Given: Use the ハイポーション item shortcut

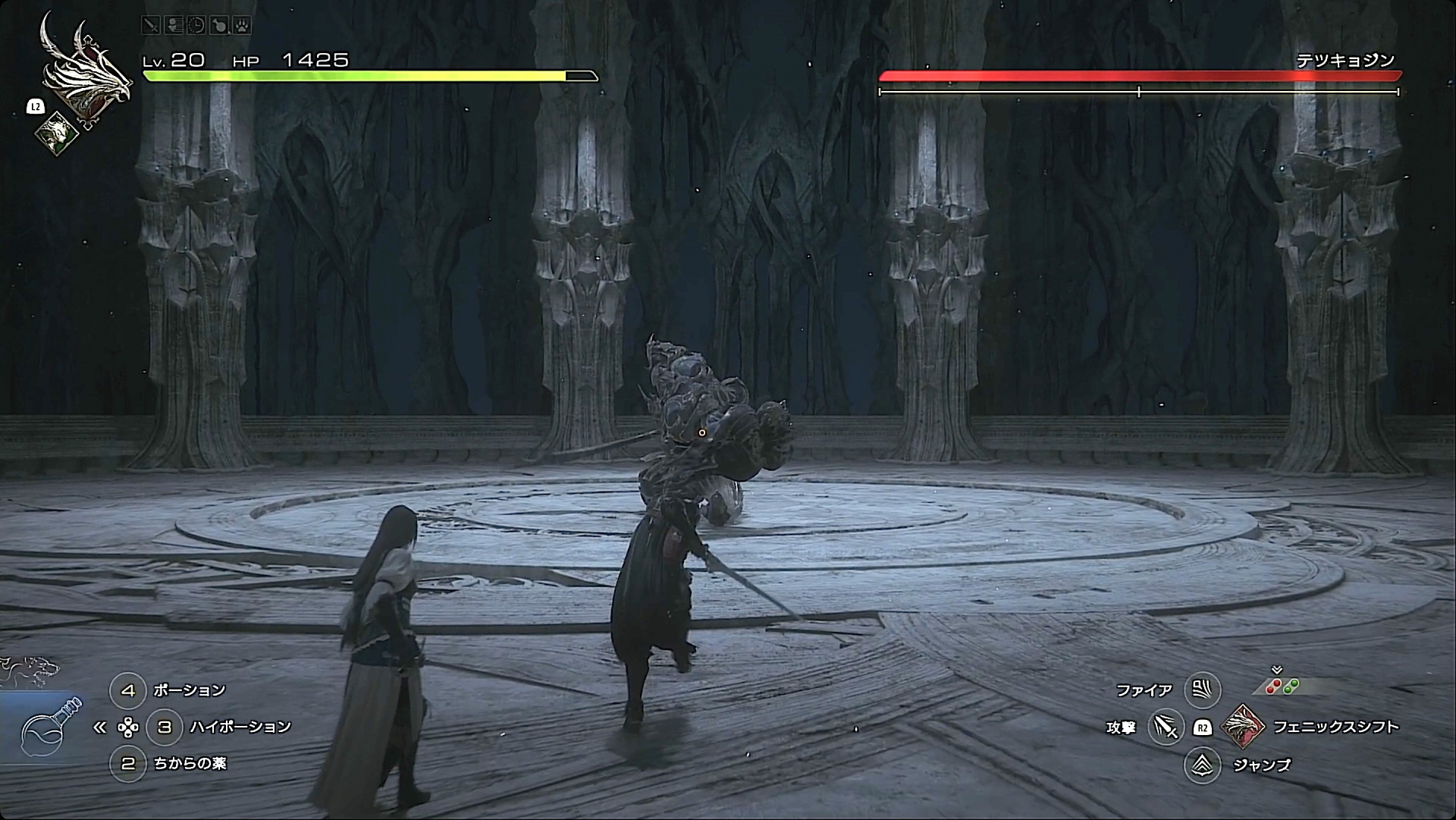Looking at the screenshot, I should pos(165,727).
